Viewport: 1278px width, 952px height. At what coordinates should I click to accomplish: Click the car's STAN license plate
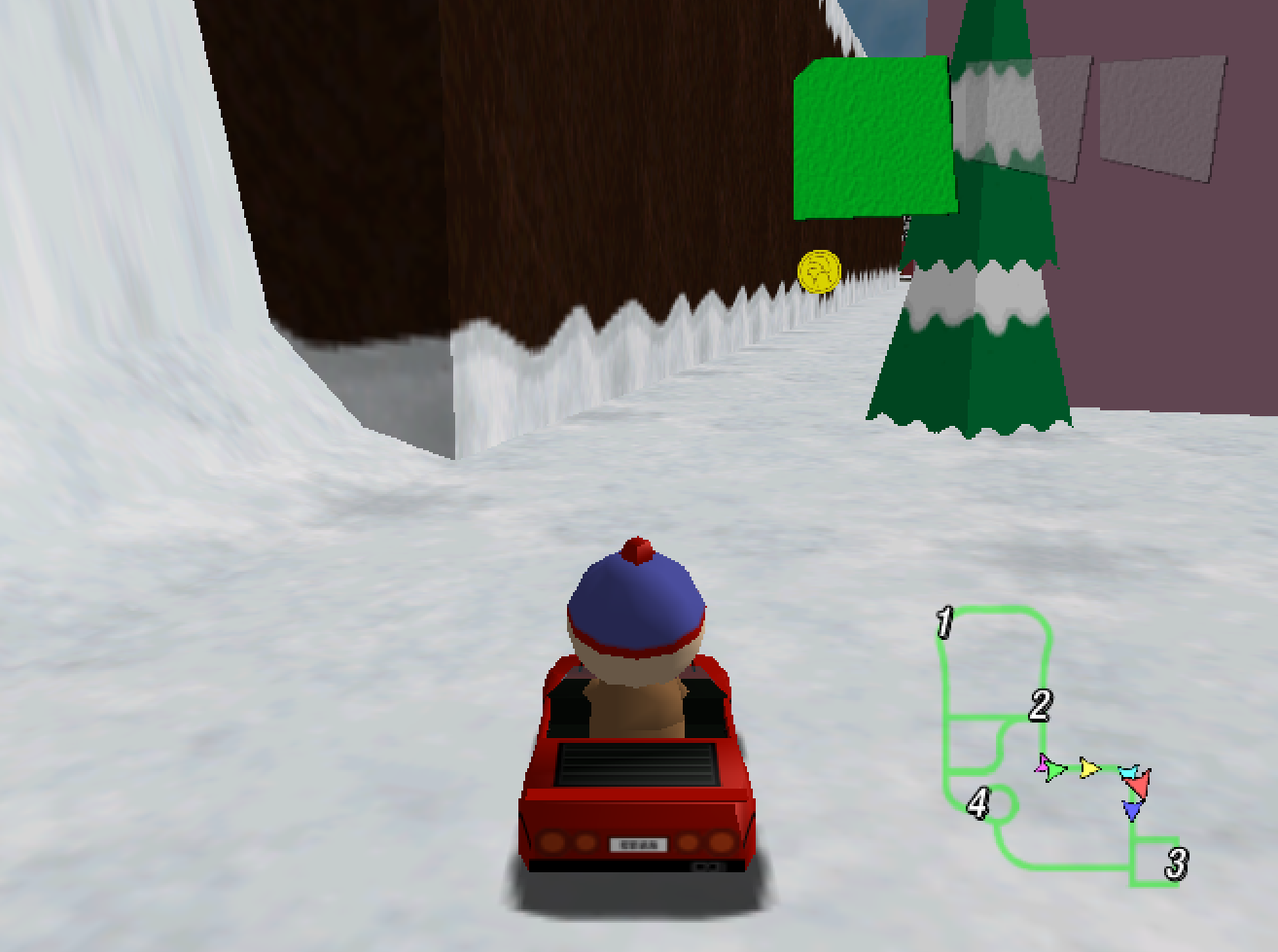[637, 845]
